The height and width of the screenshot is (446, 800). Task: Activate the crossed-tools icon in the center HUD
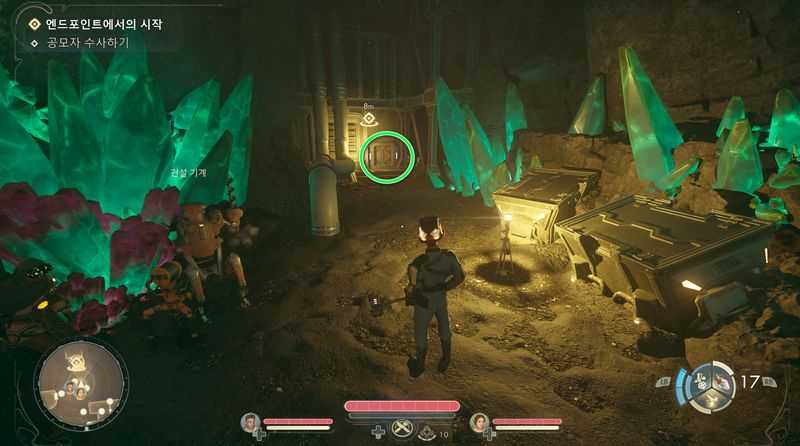click(x=401, y=429)
